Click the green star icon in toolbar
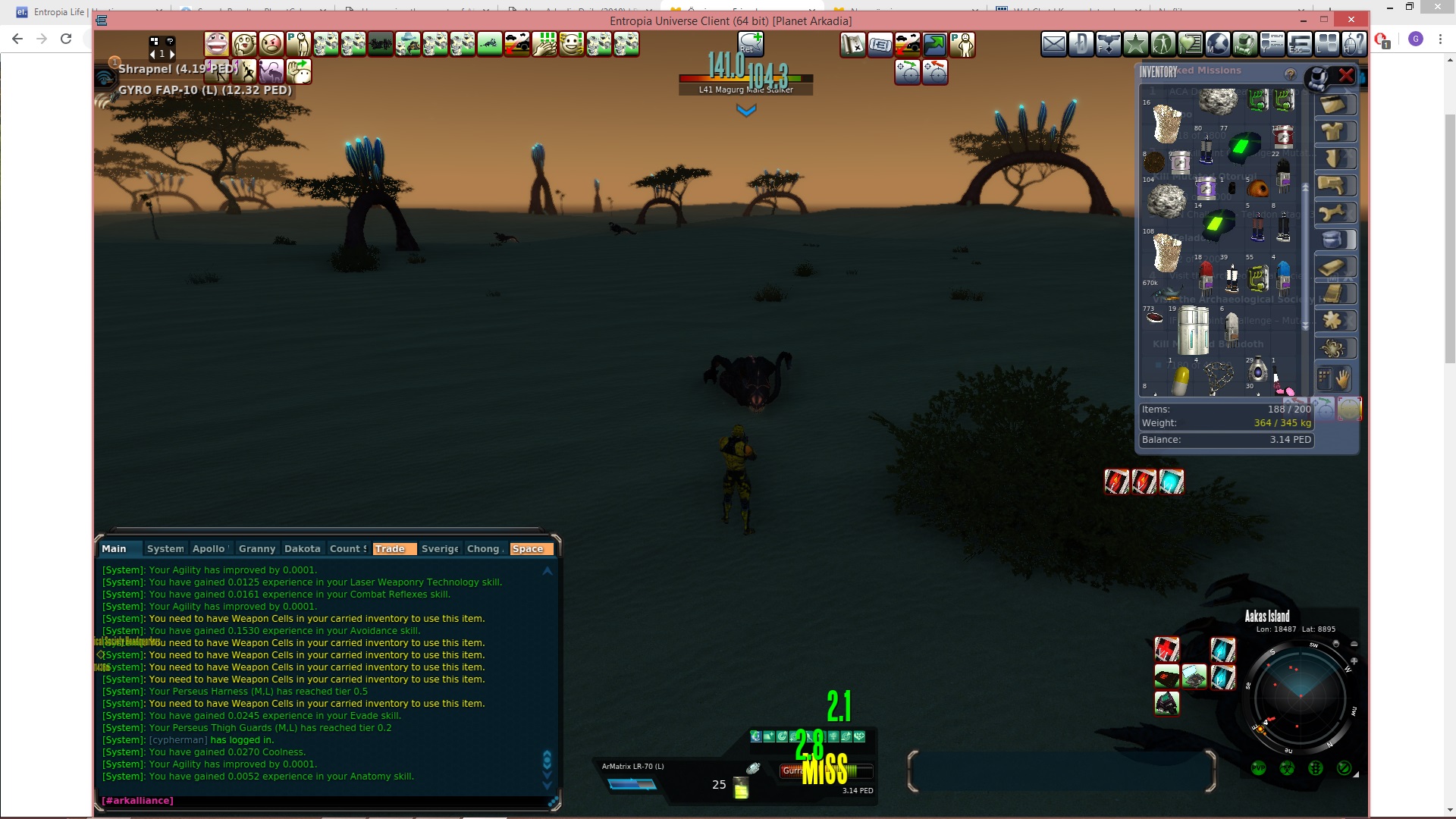 [x=1135, y=45]
